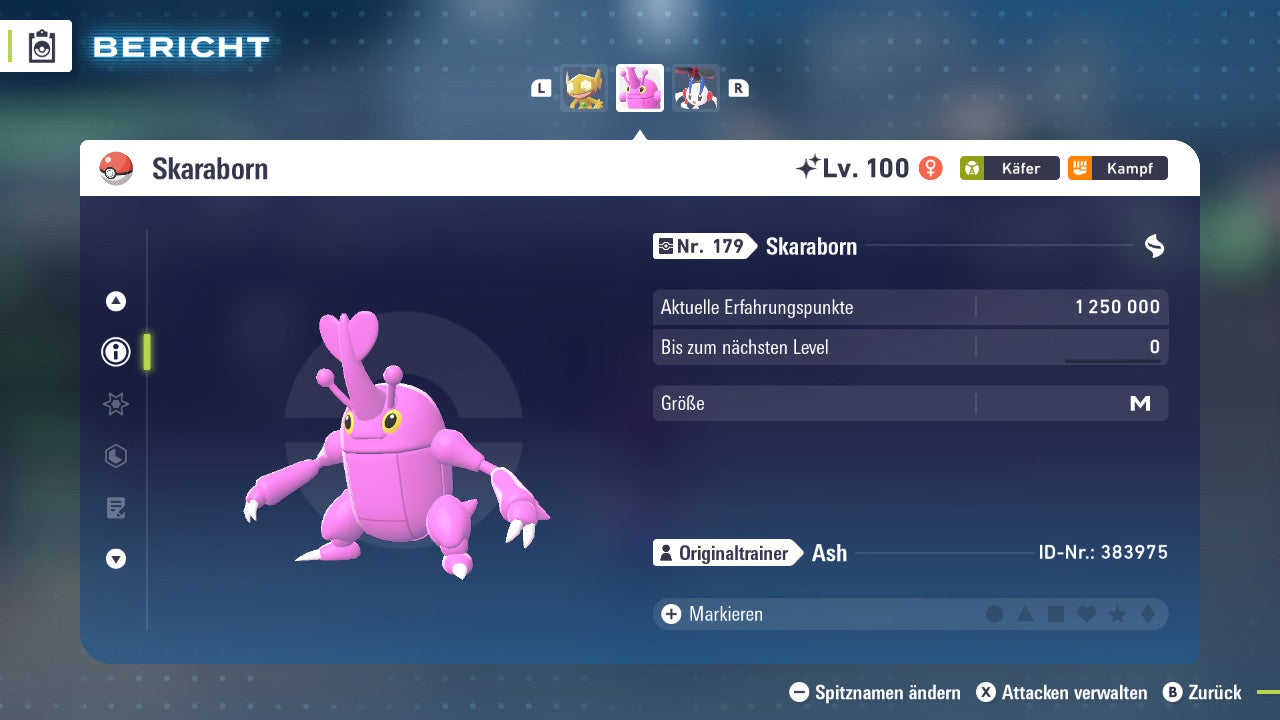The height and width of the screenshot is (720, 1280).
Task: Open the ribbons page via the star sidebar icon
Action: [x=115, y=404]
